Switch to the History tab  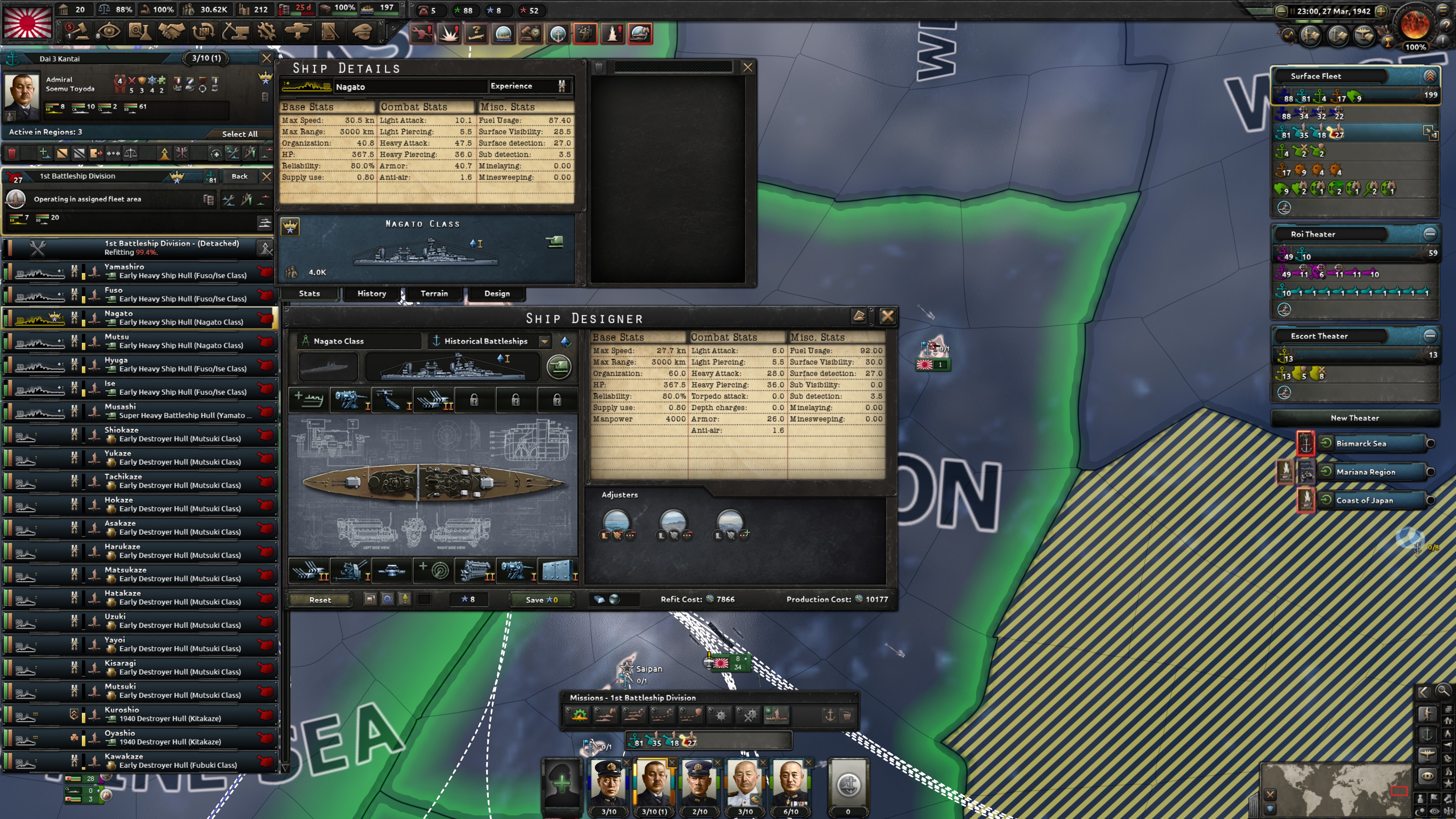pyautogui.click(x=371, y=293)
